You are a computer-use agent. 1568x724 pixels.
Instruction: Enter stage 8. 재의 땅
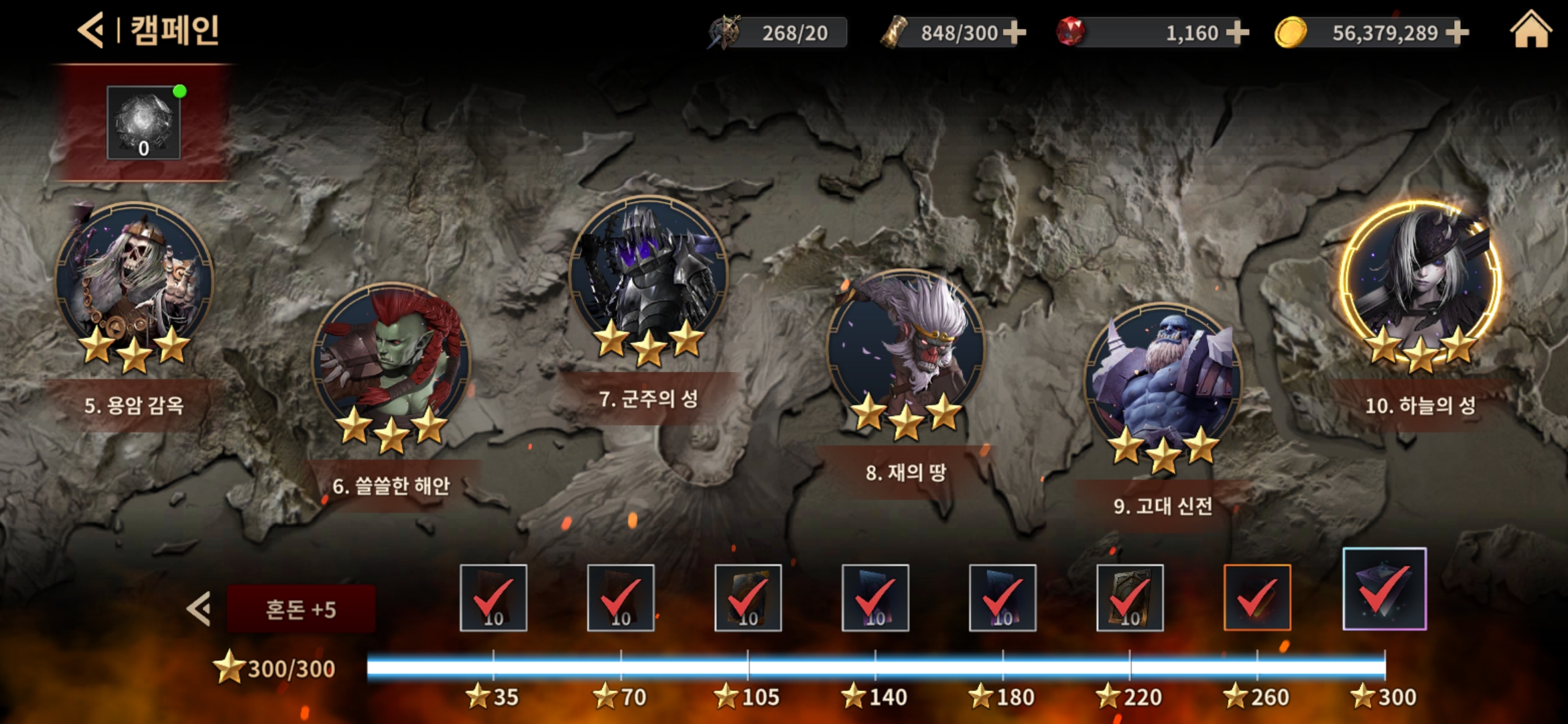pos(906,349)
